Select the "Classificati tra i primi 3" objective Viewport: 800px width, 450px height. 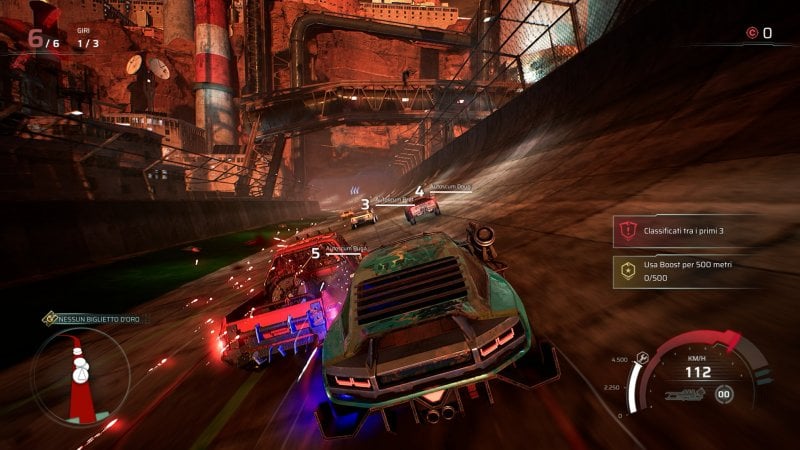(x=684, y=231)
